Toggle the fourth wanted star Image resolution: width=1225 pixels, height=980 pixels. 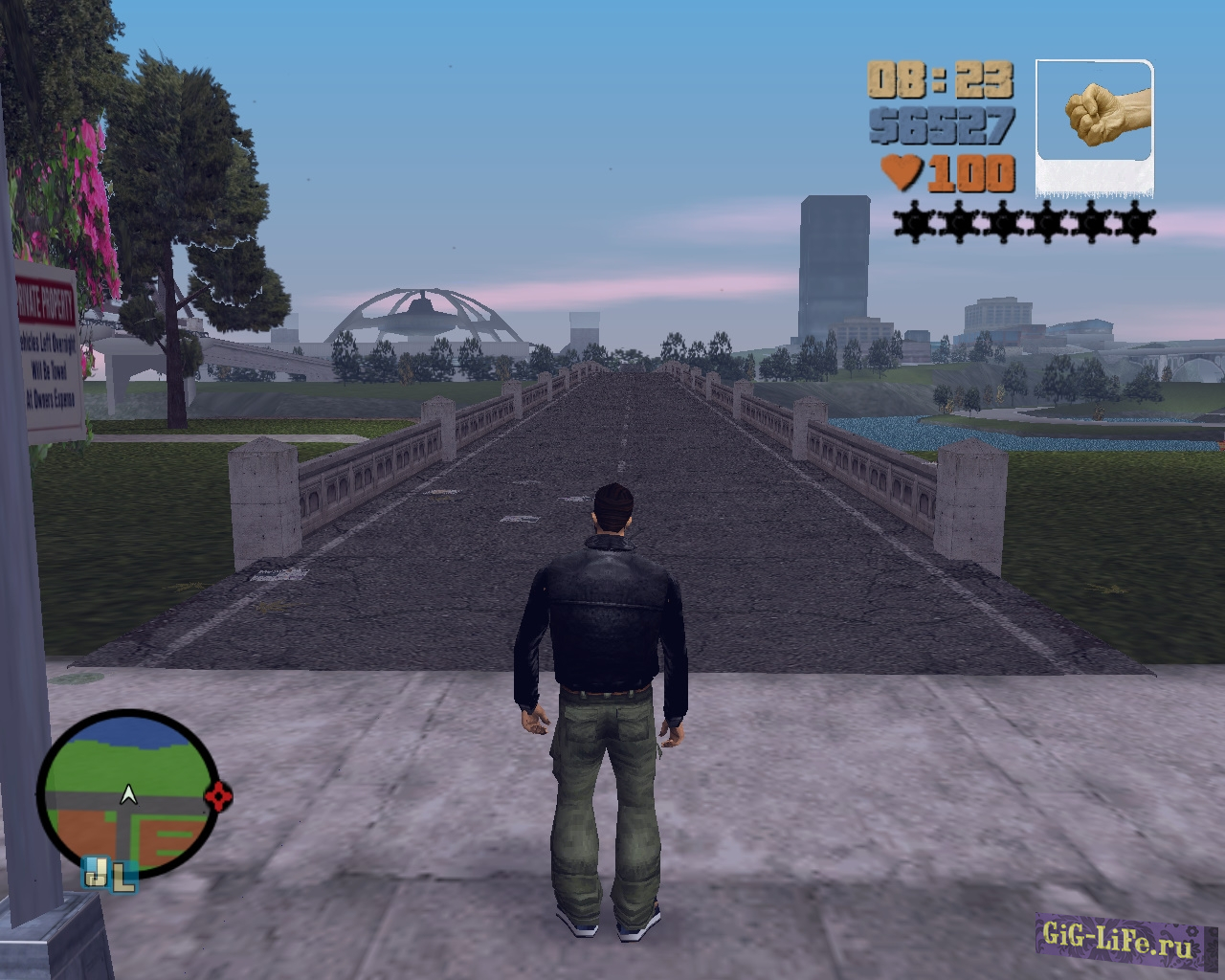coord(1044,222)
